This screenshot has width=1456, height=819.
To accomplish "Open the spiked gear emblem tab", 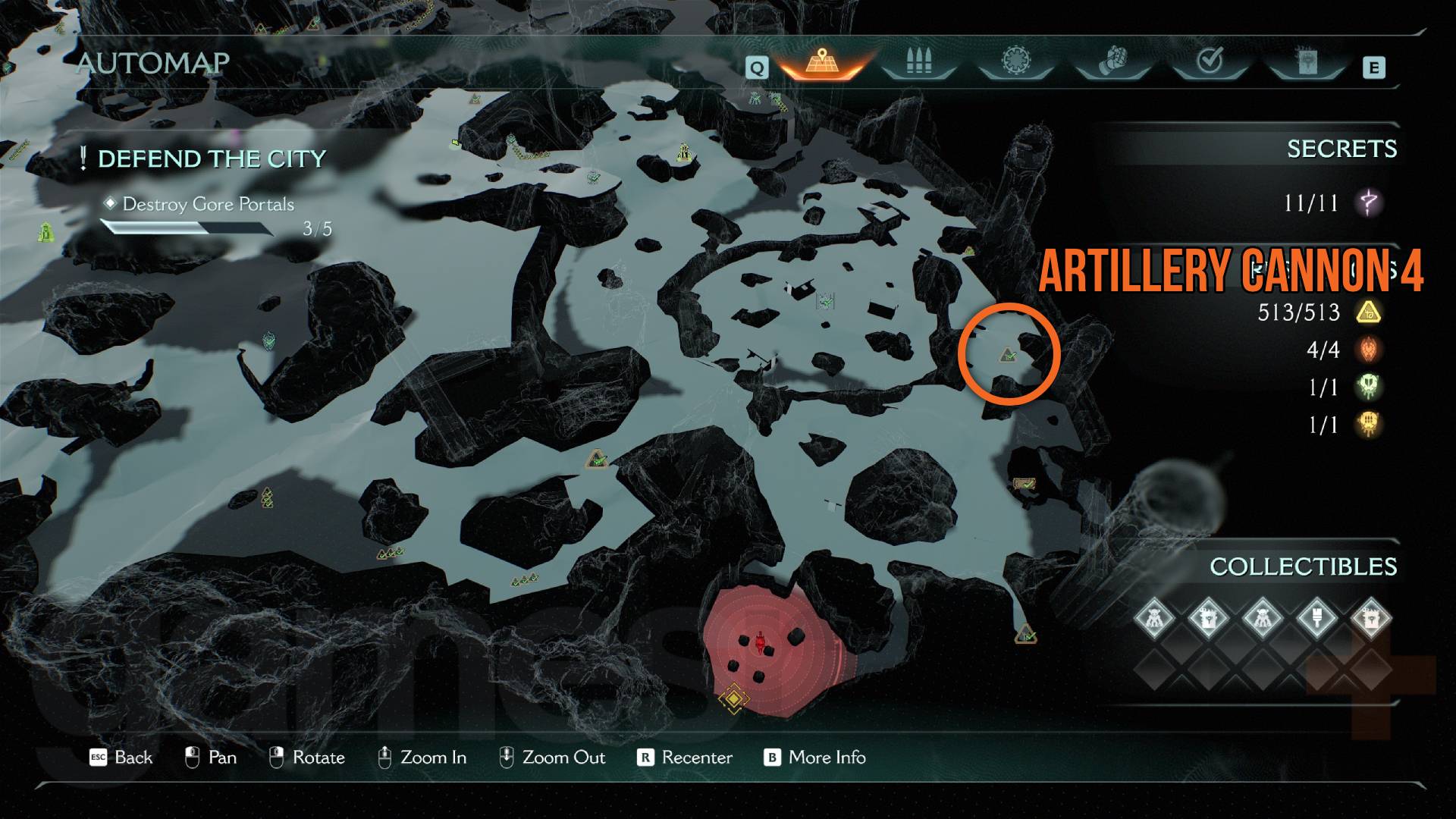I will pos(1015,62).
